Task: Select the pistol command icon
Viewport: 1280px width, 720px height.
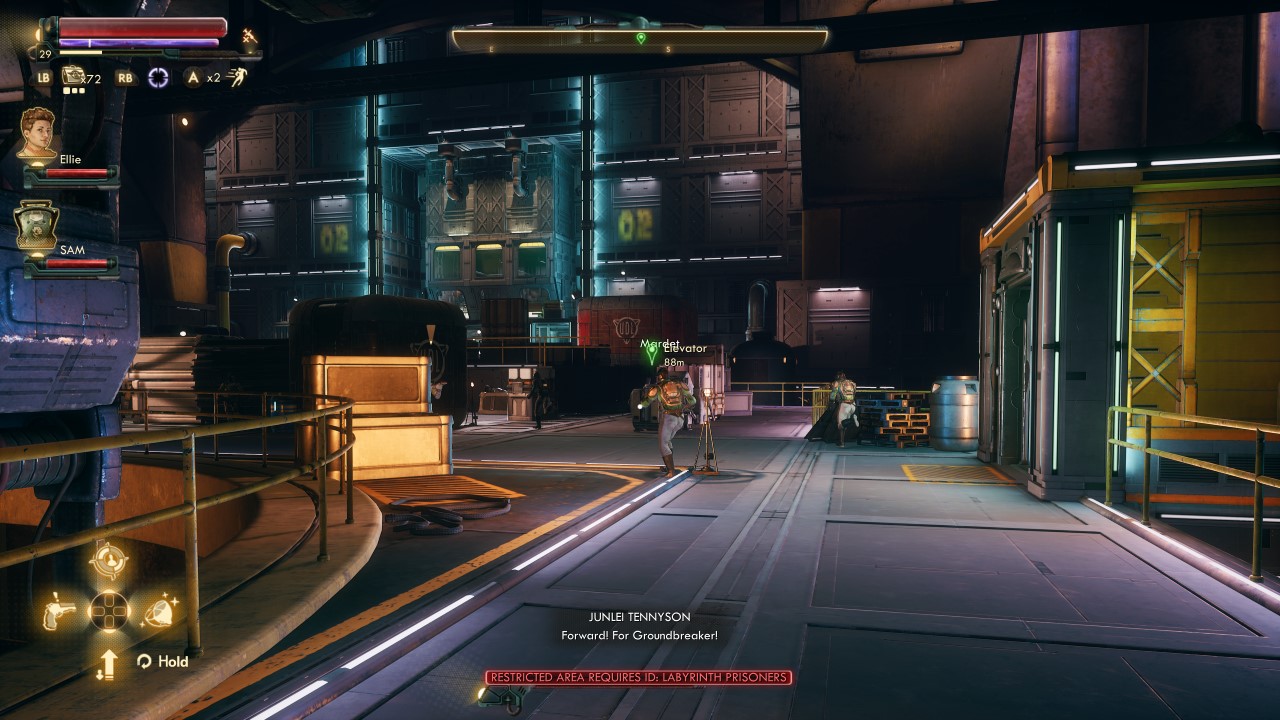Action: (x=59, y=611)
